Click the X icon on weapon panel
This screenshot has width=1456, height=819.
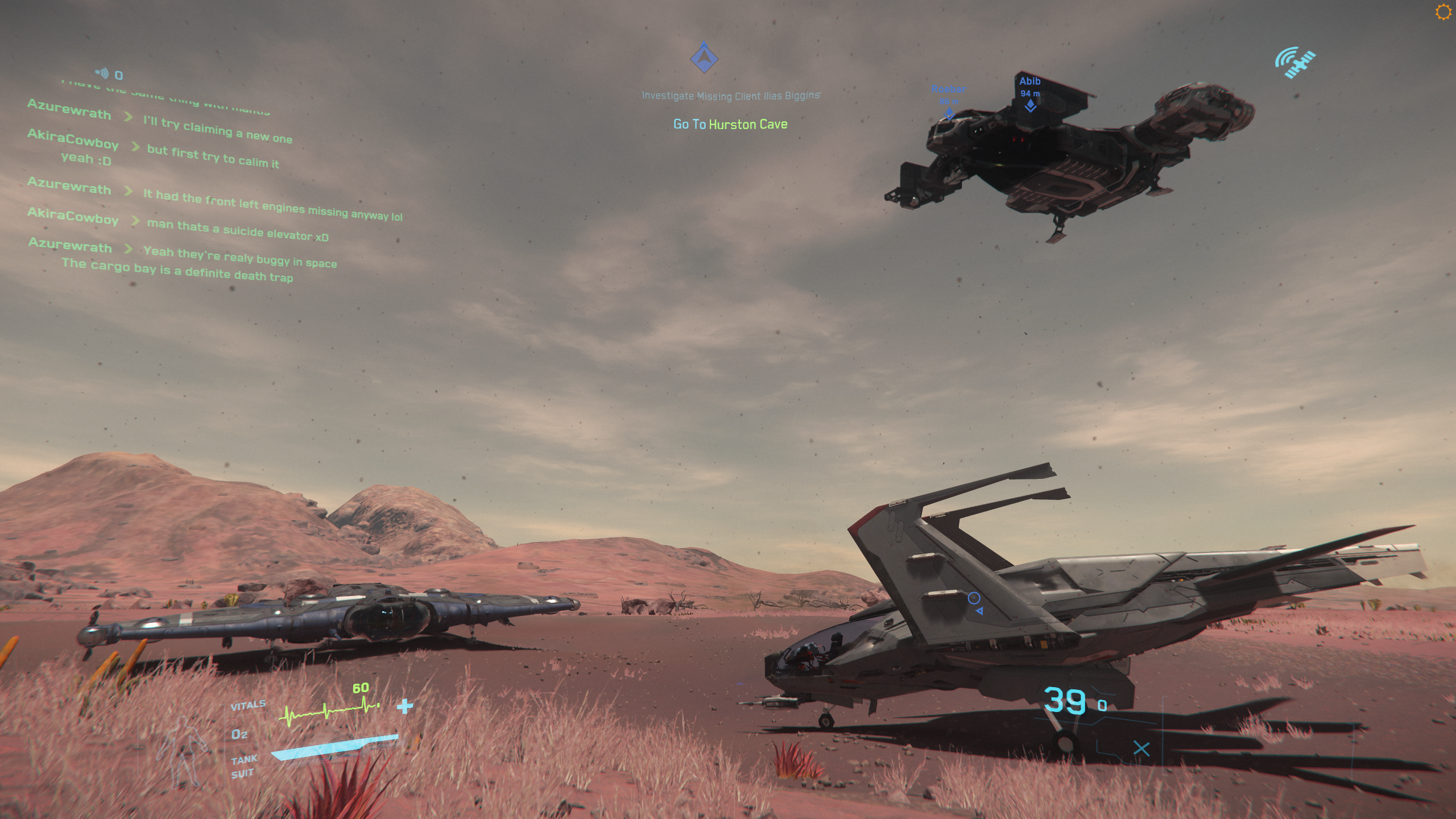[1141, 748]
